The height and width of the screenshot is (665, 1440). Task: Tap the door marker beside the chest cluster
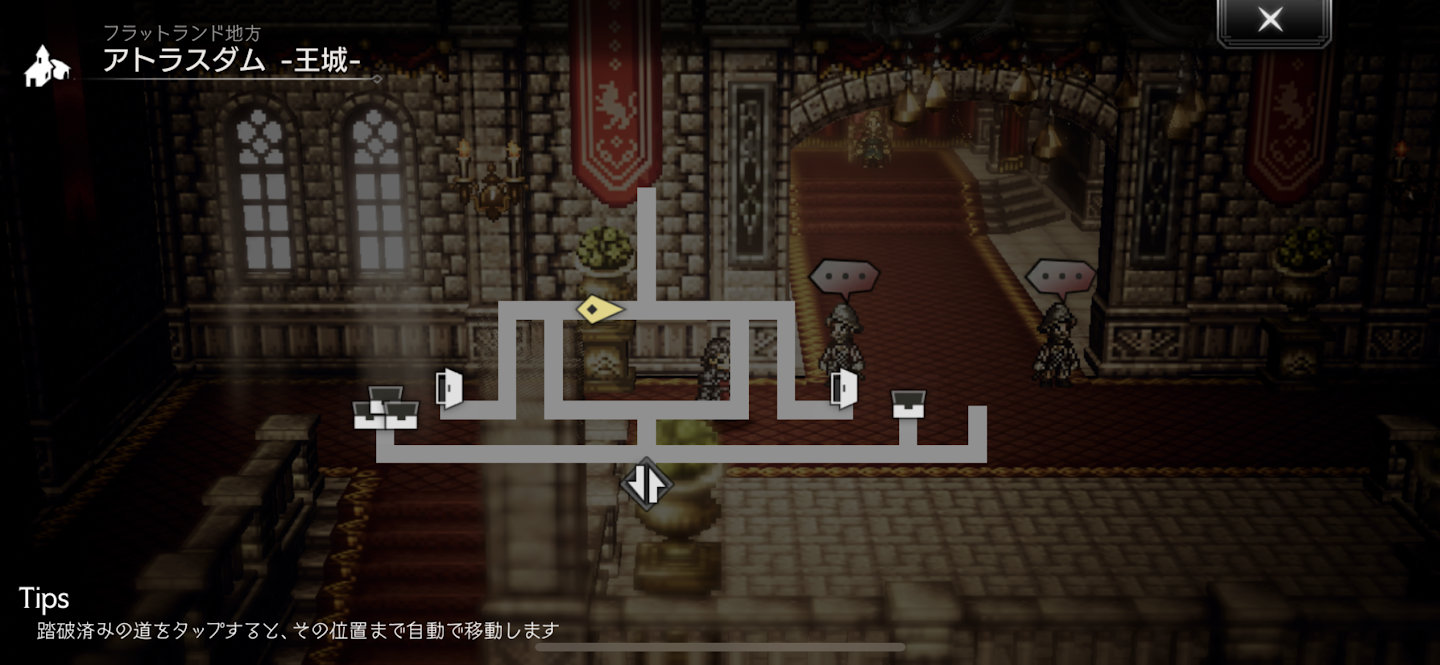click(449, 388)
